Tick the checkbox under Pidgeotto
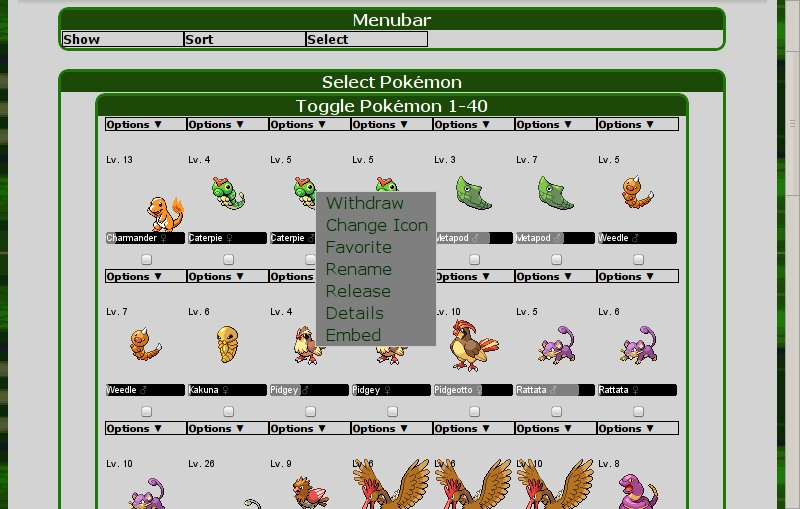The width and height of the screenshot is (800, 509). [475, 412]
